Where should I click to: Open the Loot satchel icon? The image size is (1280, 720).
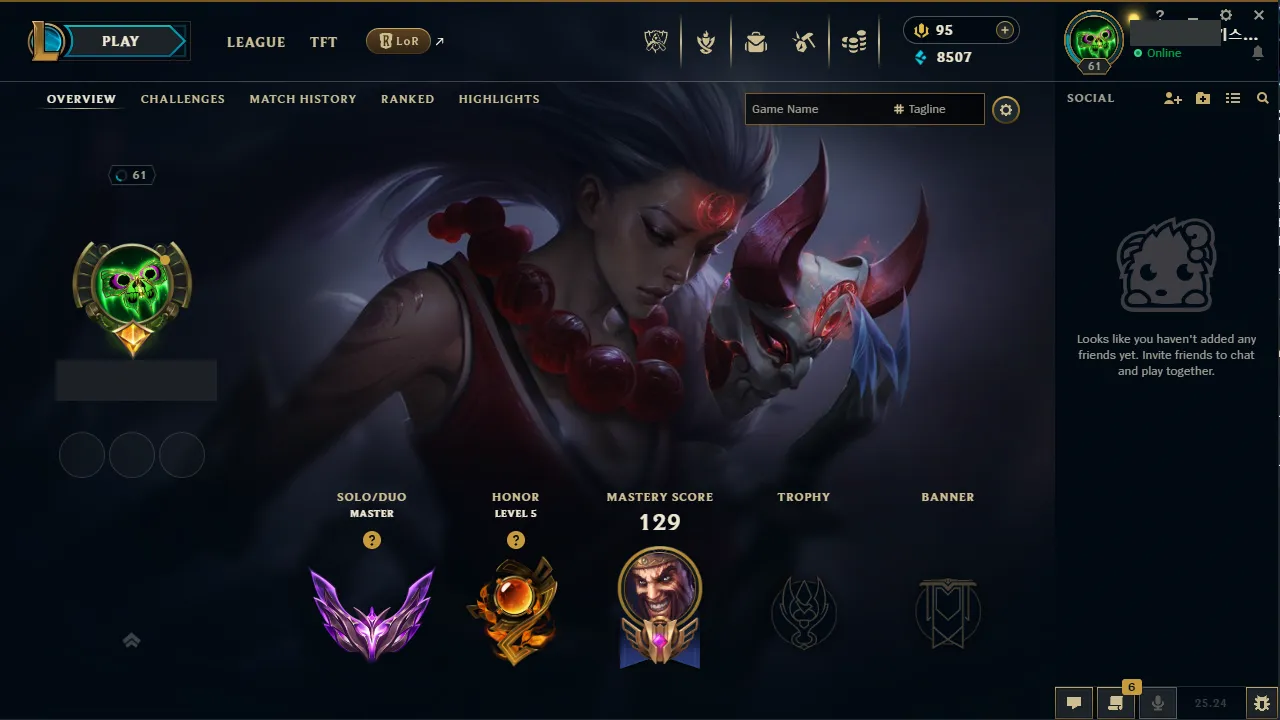pos(755,41)
